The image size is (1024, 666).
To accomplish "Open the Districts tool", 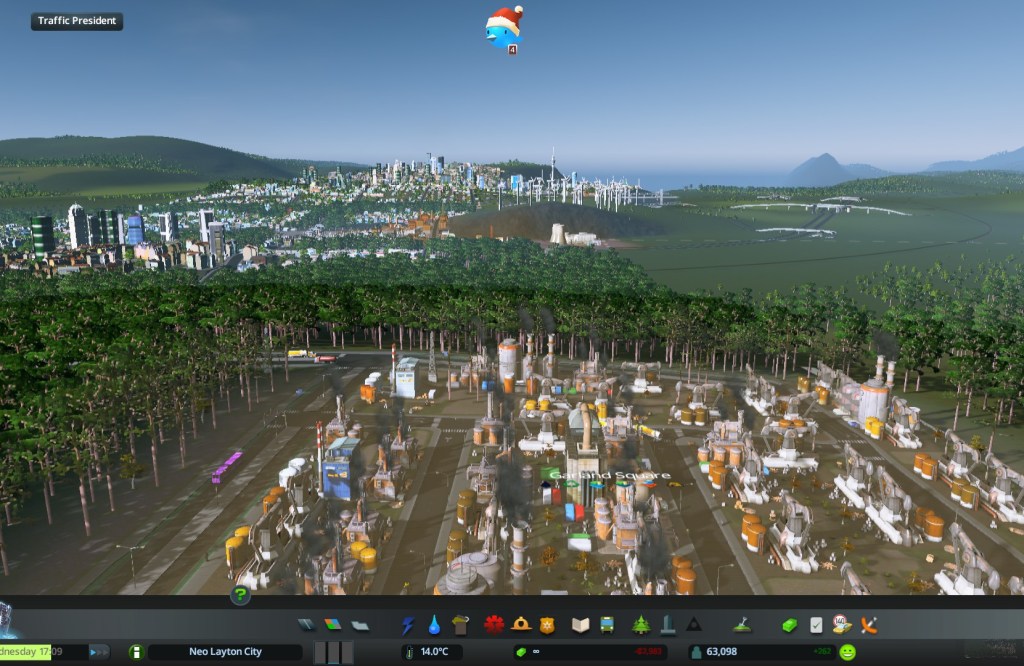I will 359,625.
